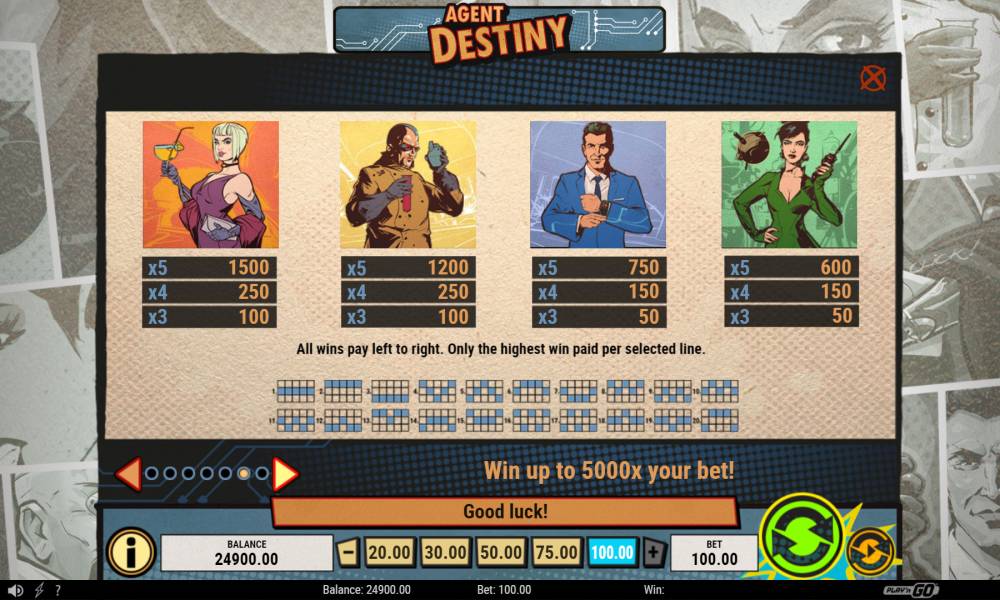The image size is (1000, 600).
Task: Decrease the bet with the minus button
Action: tap(348, 552)
